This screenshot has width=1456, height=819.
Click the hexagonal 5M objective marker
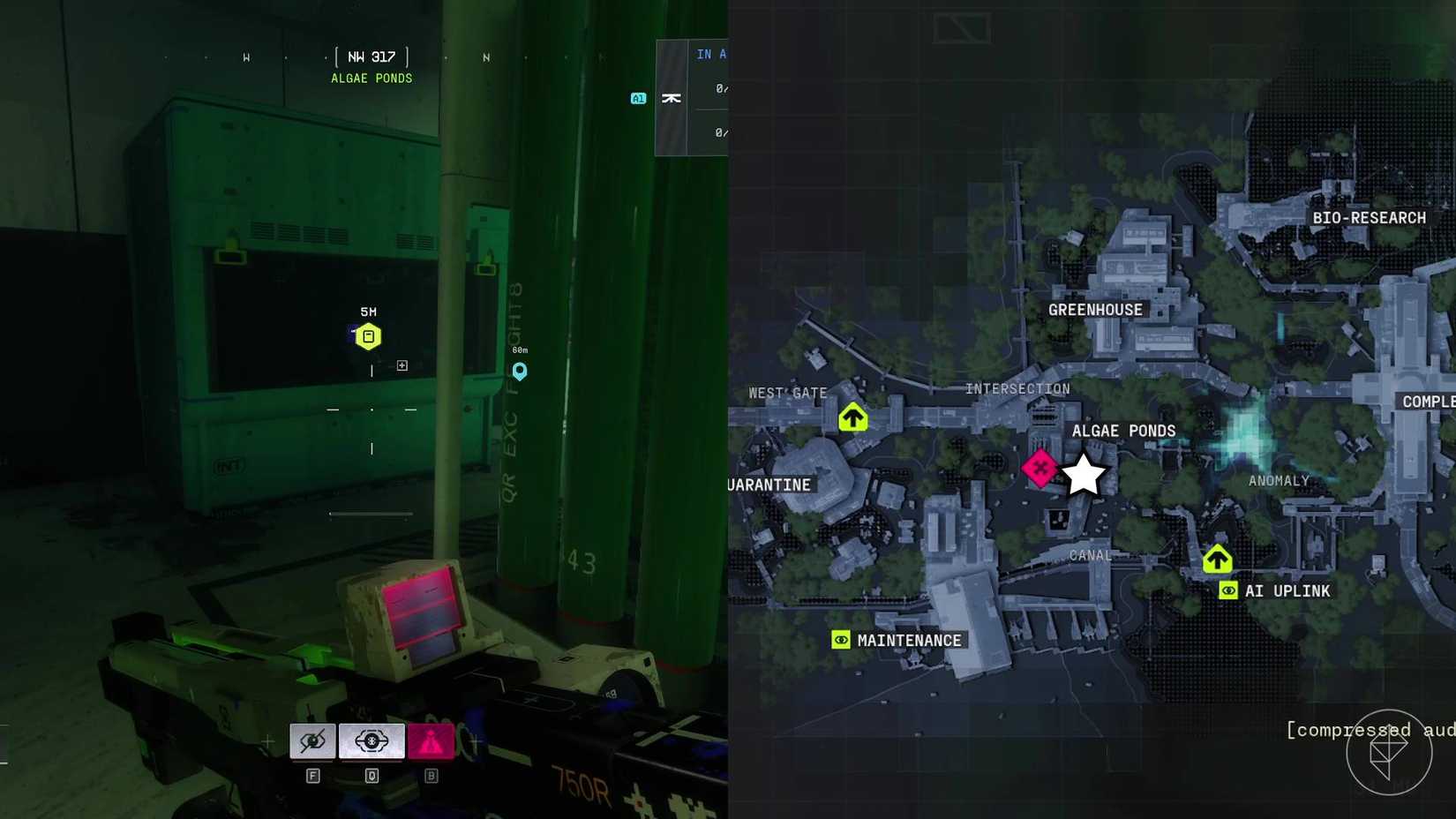click(368, 335)
